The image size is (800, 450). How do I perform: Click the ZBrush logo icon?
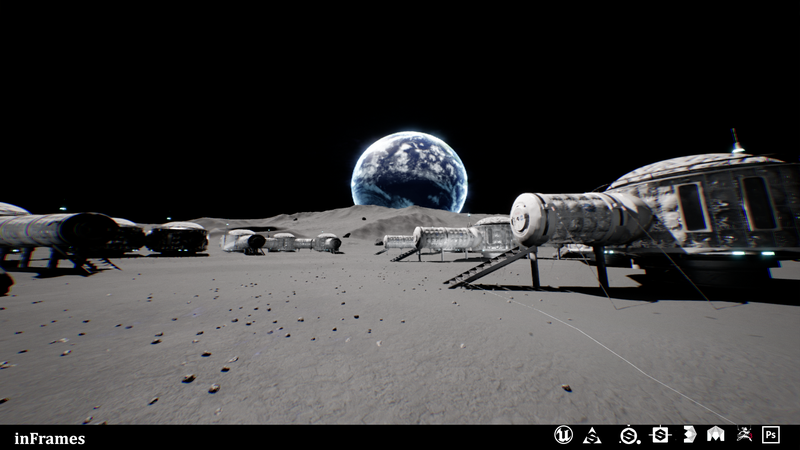click(689, 435)
